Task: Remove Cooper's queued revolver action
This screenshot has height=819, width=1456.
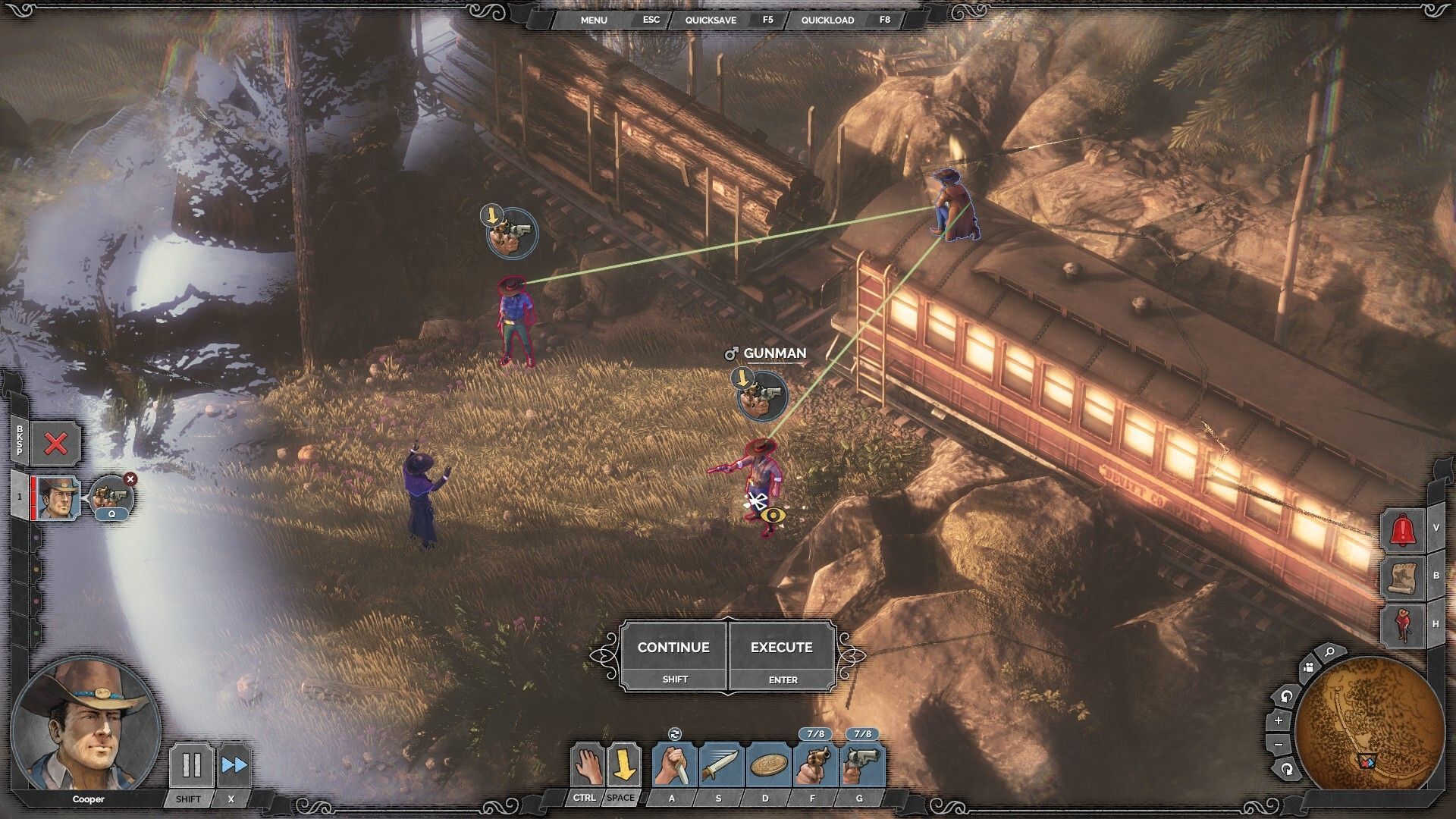Action: coord(130,479)
